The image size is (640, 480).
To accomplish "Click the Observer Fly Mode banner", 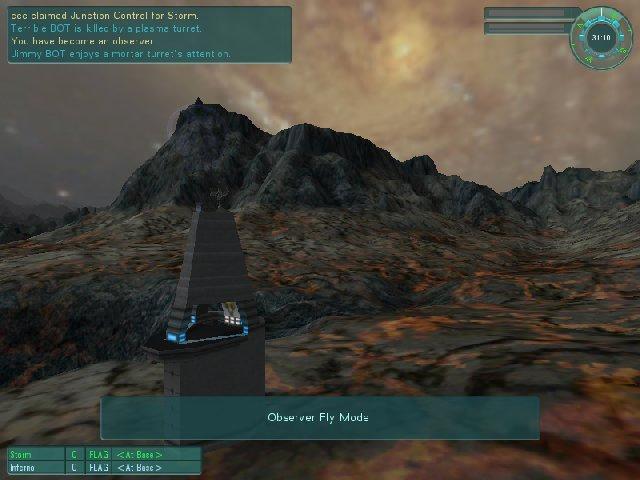I will click(x=319, y=417).
